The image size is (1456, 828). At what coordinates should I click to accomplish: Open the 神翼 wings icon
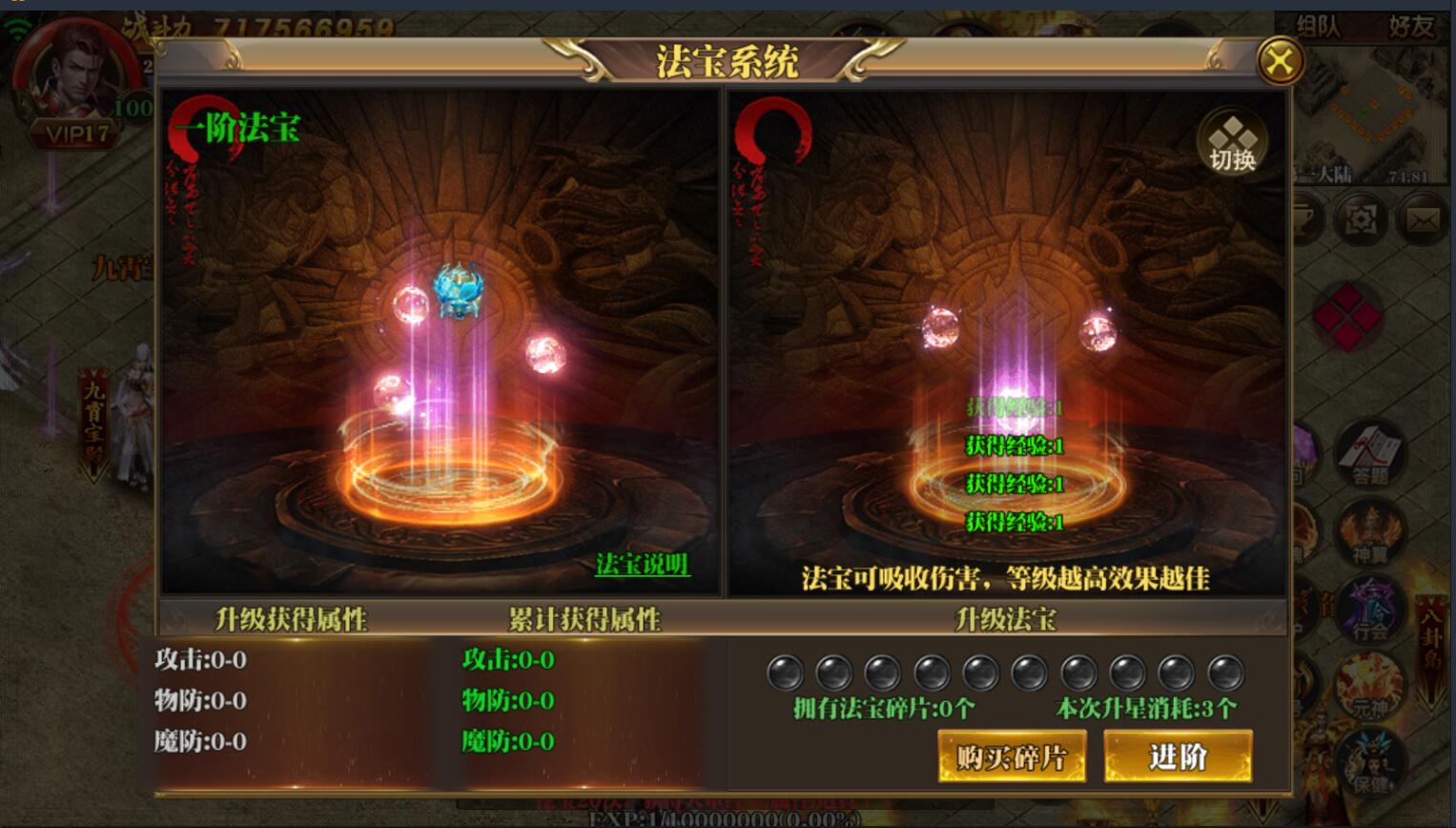tap(1371, 534)
